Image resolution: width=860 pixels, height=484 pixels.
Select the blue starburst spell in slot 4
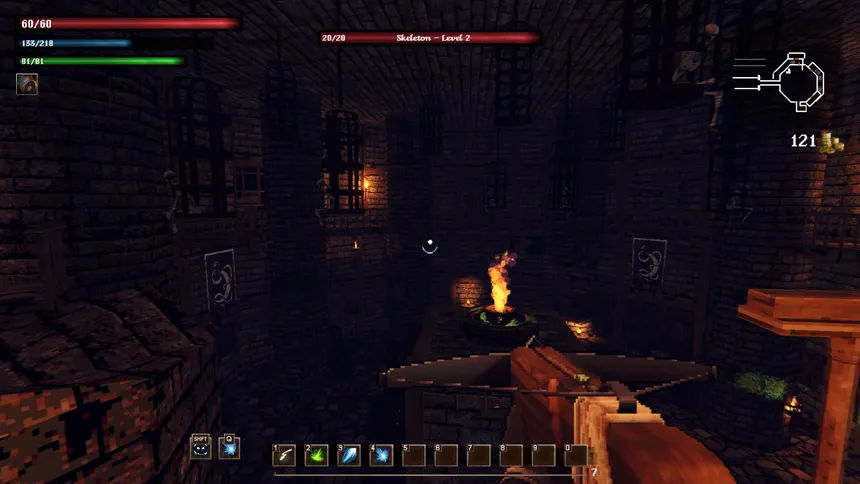pyautogui.click(x=381, y=456)
